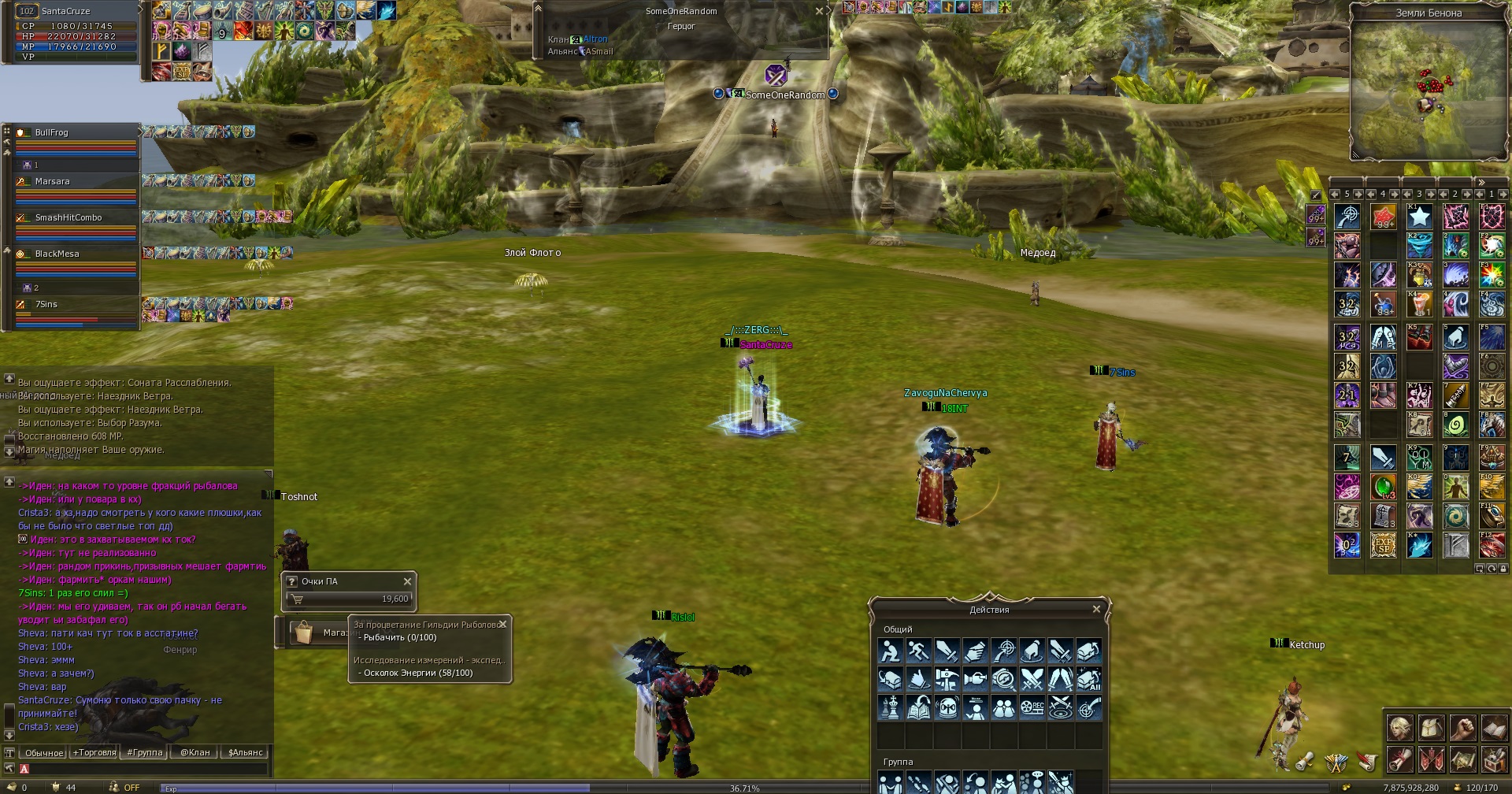Activate the EXP SP scroll slot

(1383, 545)
